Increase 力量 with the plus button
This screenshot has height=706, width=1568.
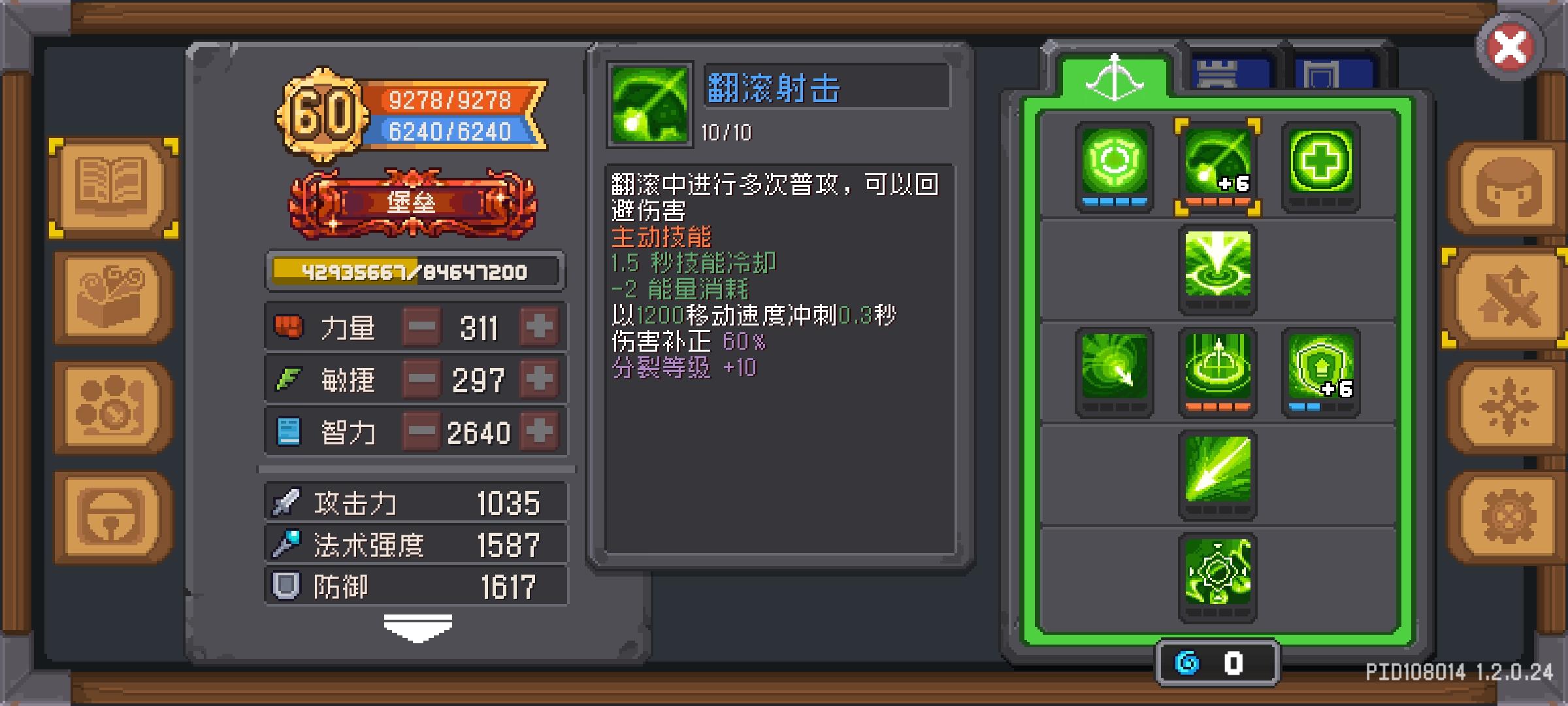pyautogui.click(x=538, y=327)
